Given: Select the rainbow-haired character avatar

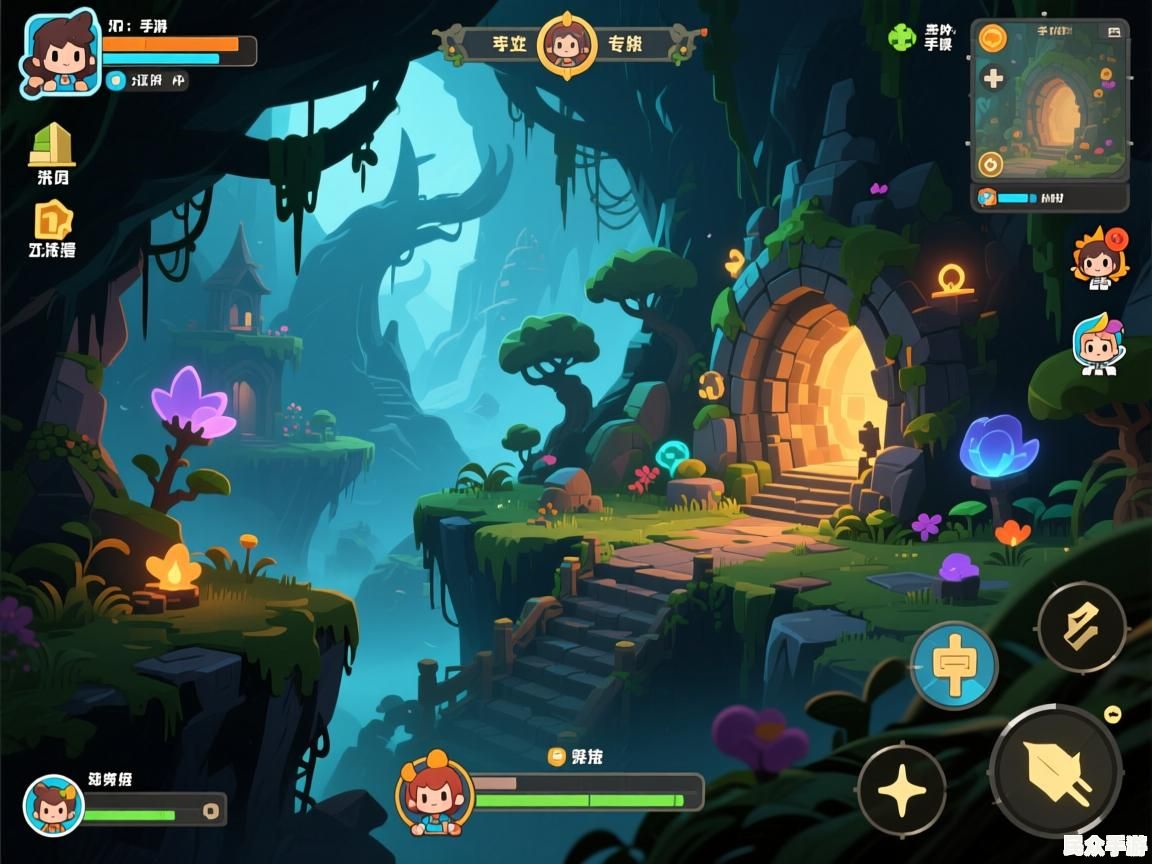Looking at the screenshot, I should [1097, 344].
